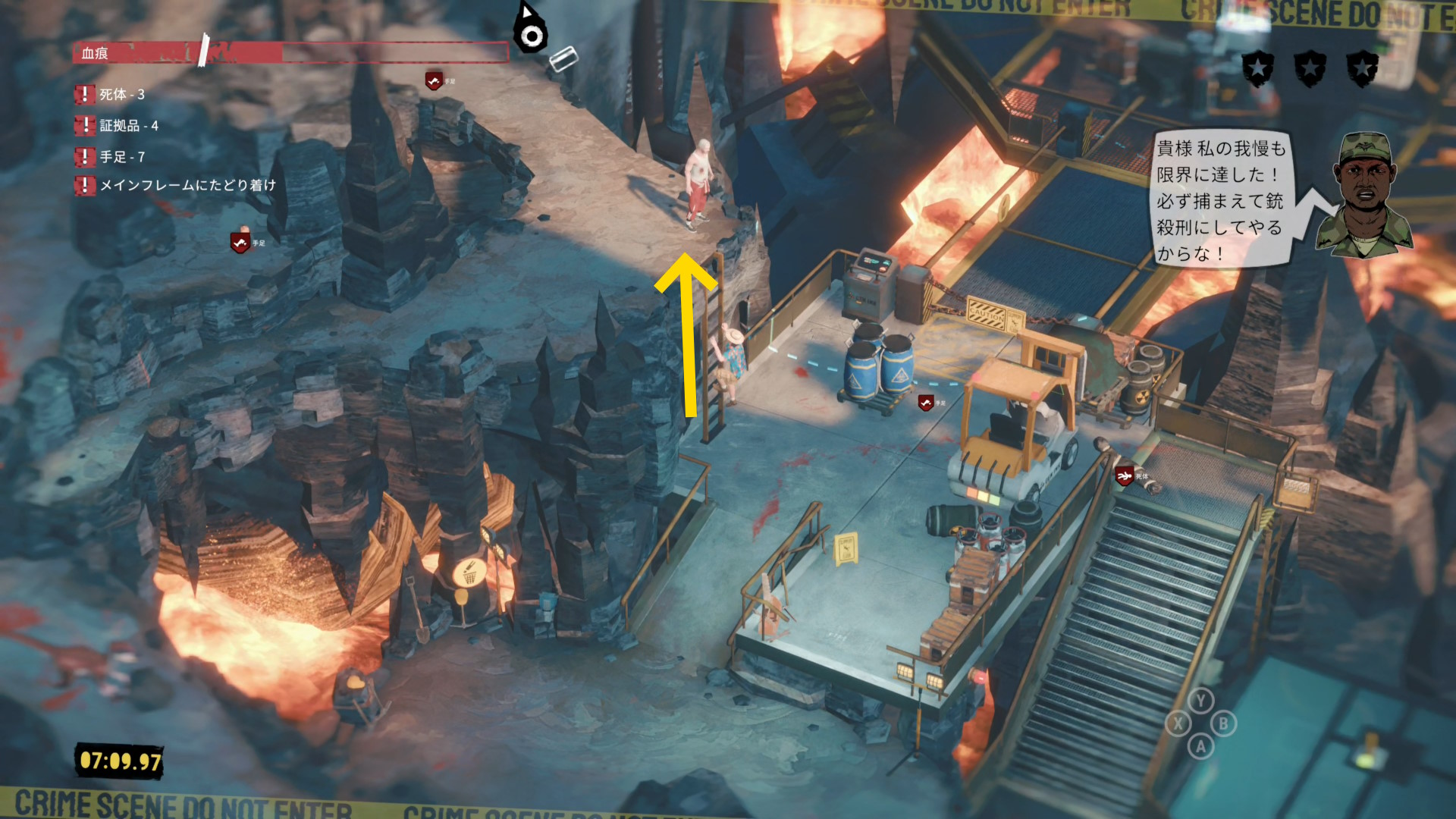Click the eye detection indicator icon
Viewport: 1456px width, 819px height.
[x=530, y=33]
